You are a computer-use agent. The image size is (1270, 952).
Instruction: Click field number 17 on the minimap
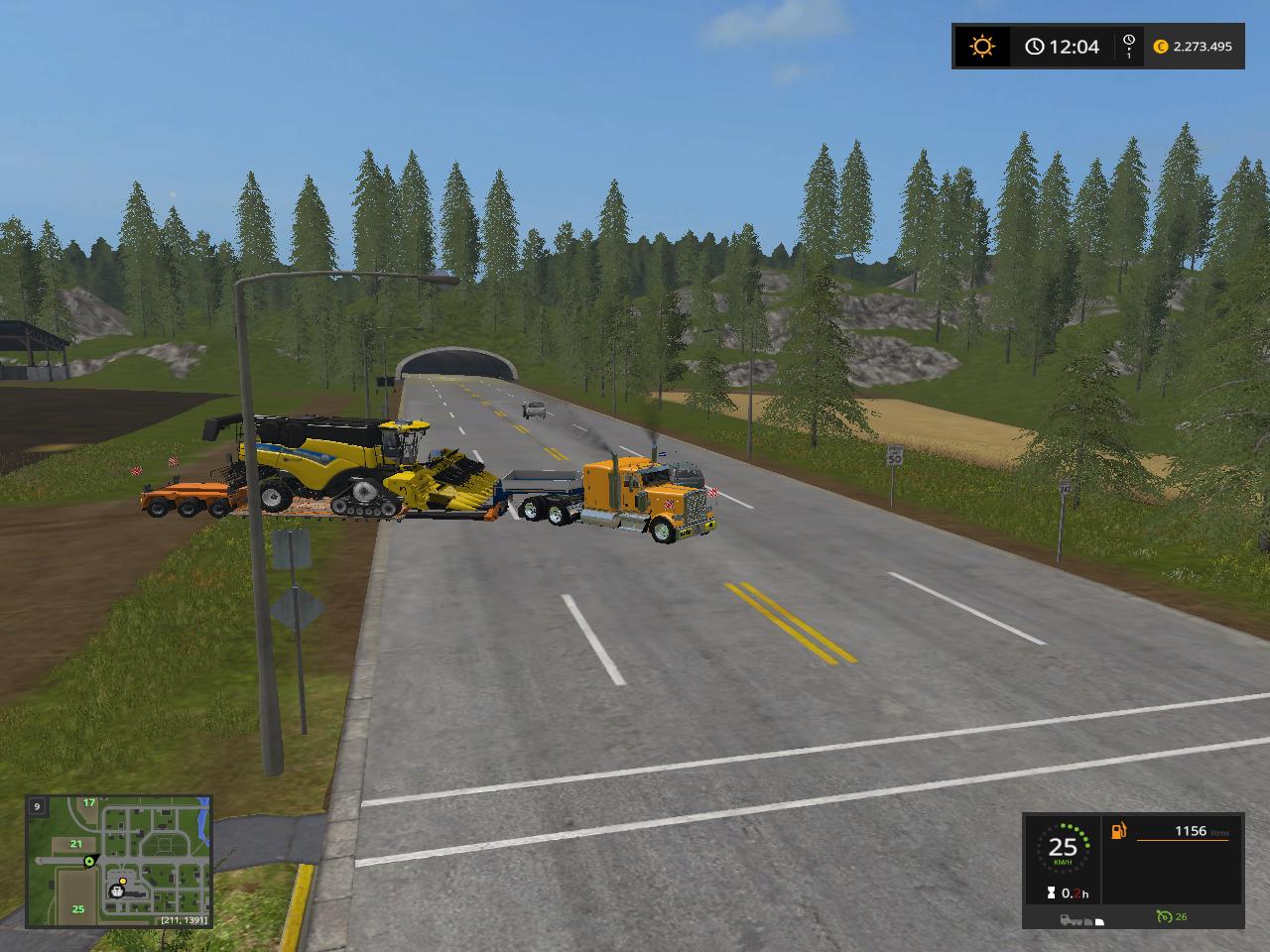coord(89,802)
